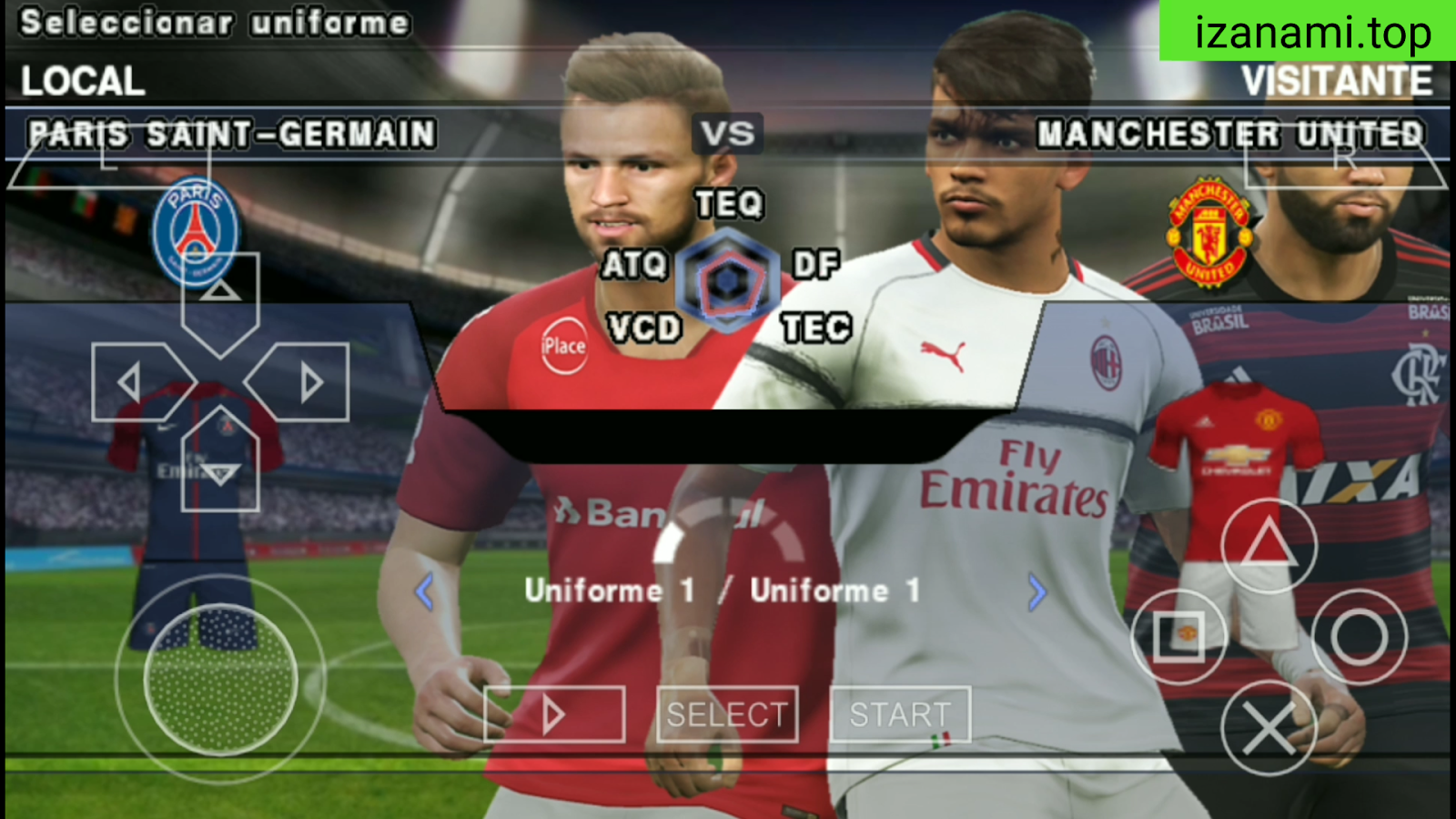Tap the forward arrow near START
This screenshot has height=819, width=1456.
[x=552, y=714]
